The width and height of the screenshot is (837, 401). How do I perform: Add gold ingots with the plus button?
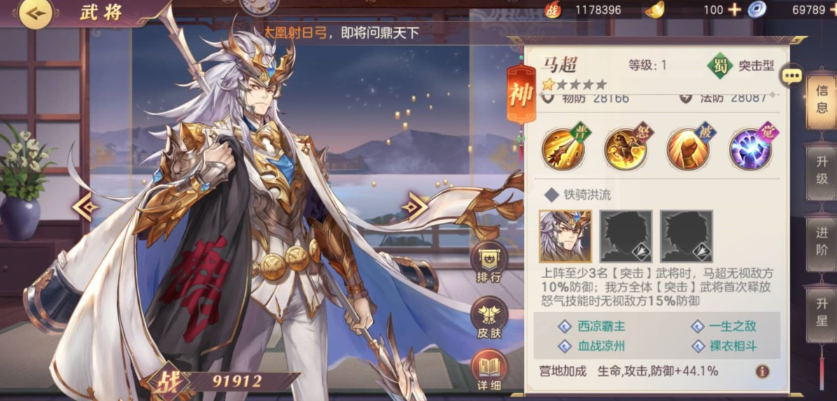coord(735,9)
